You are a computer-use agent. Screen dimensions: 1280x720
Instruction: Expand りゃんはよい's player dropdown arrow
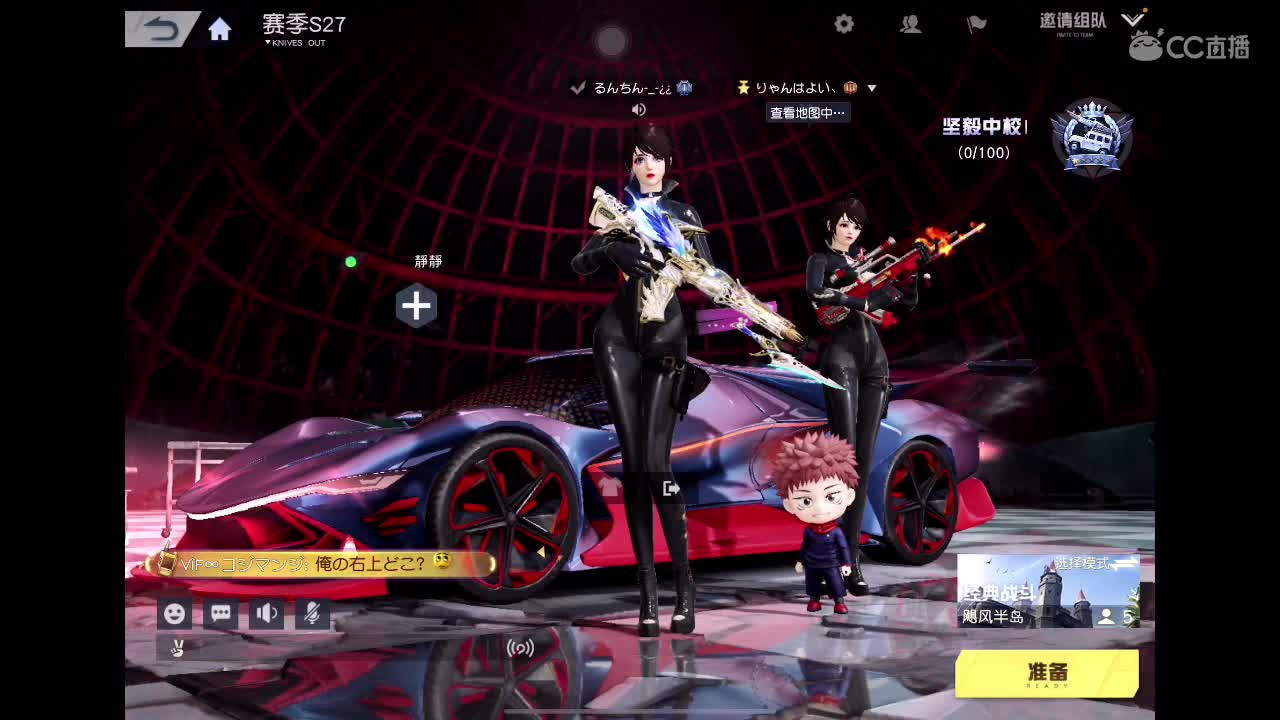click(871, 88)
